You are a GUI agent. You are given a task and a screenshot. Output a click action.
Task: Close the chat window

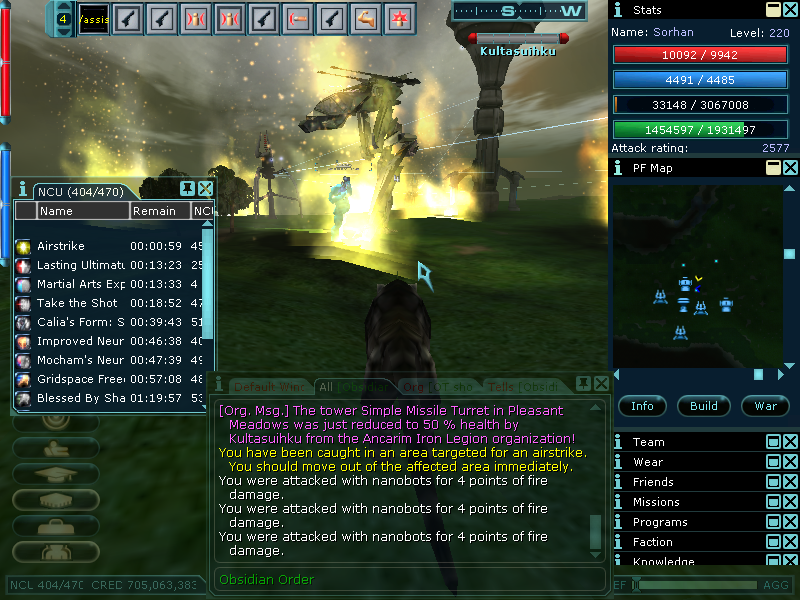coord(601,384)
